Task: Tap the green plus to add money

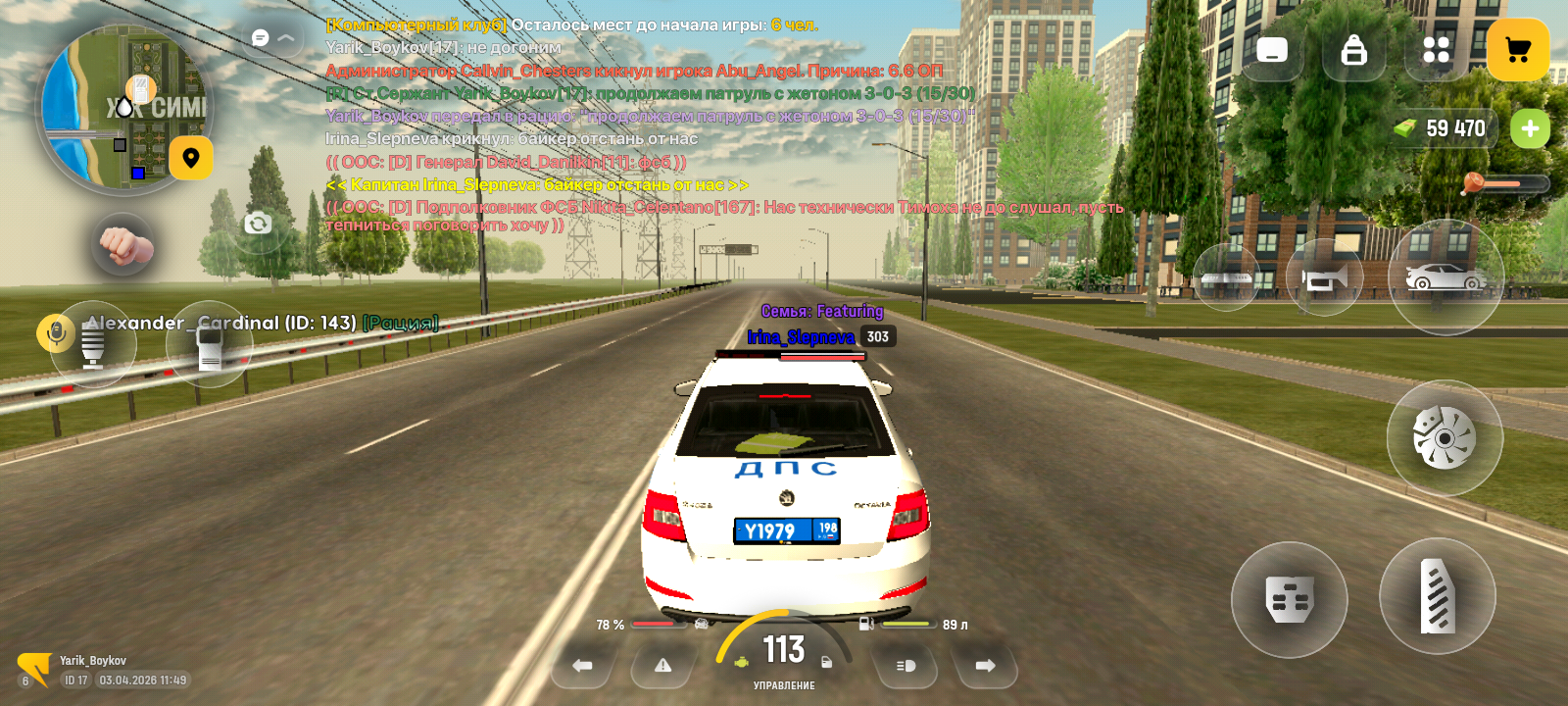Action: 1530,128
